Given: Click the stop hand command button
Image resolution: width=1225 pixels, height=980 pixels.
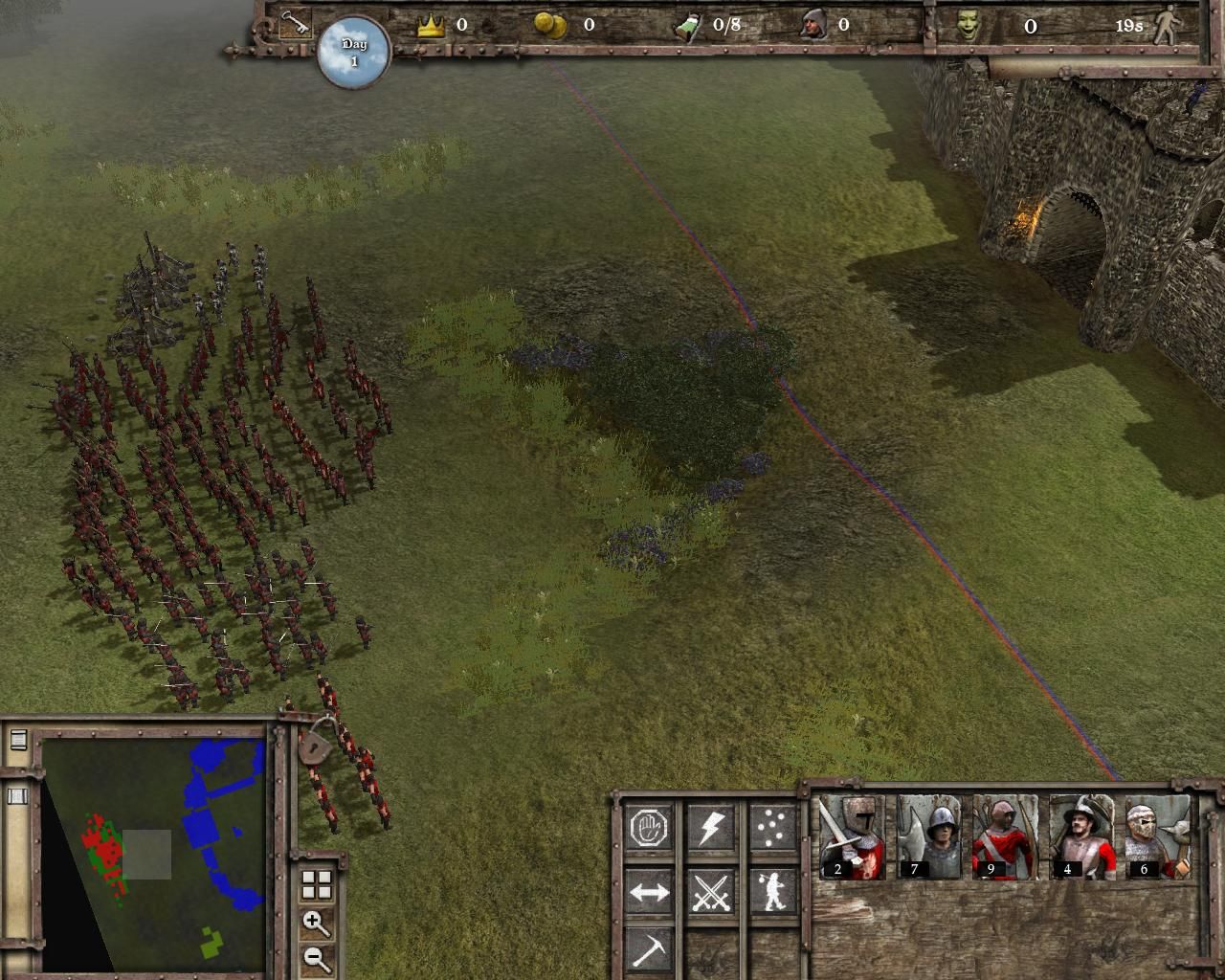Looking at the screenshot, I should tap(650, 828).
